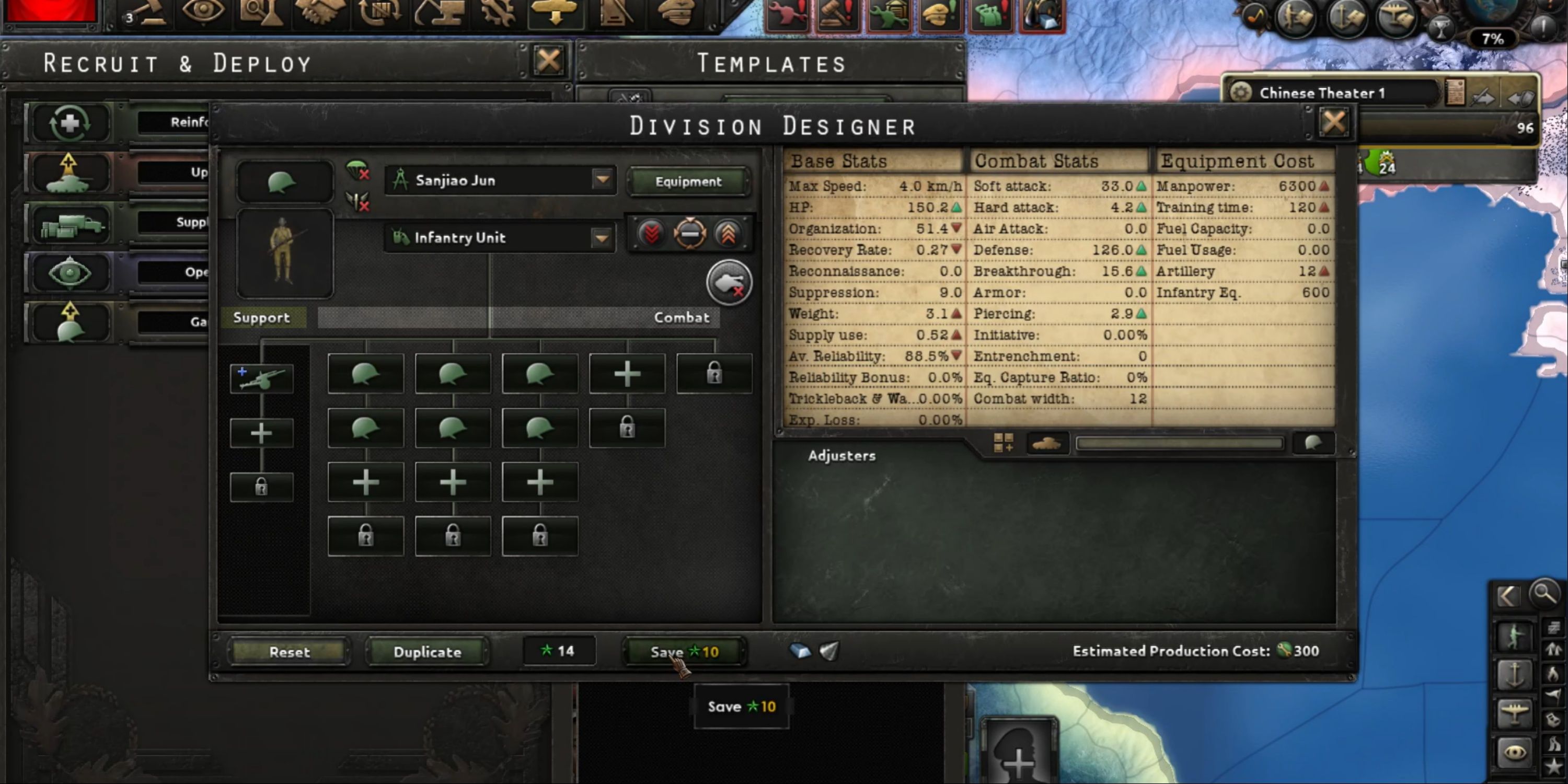Screen dimensions: 1568x784
Task: Click the tank-with-red-X icon in the designer
Action: tap(729, 282)
